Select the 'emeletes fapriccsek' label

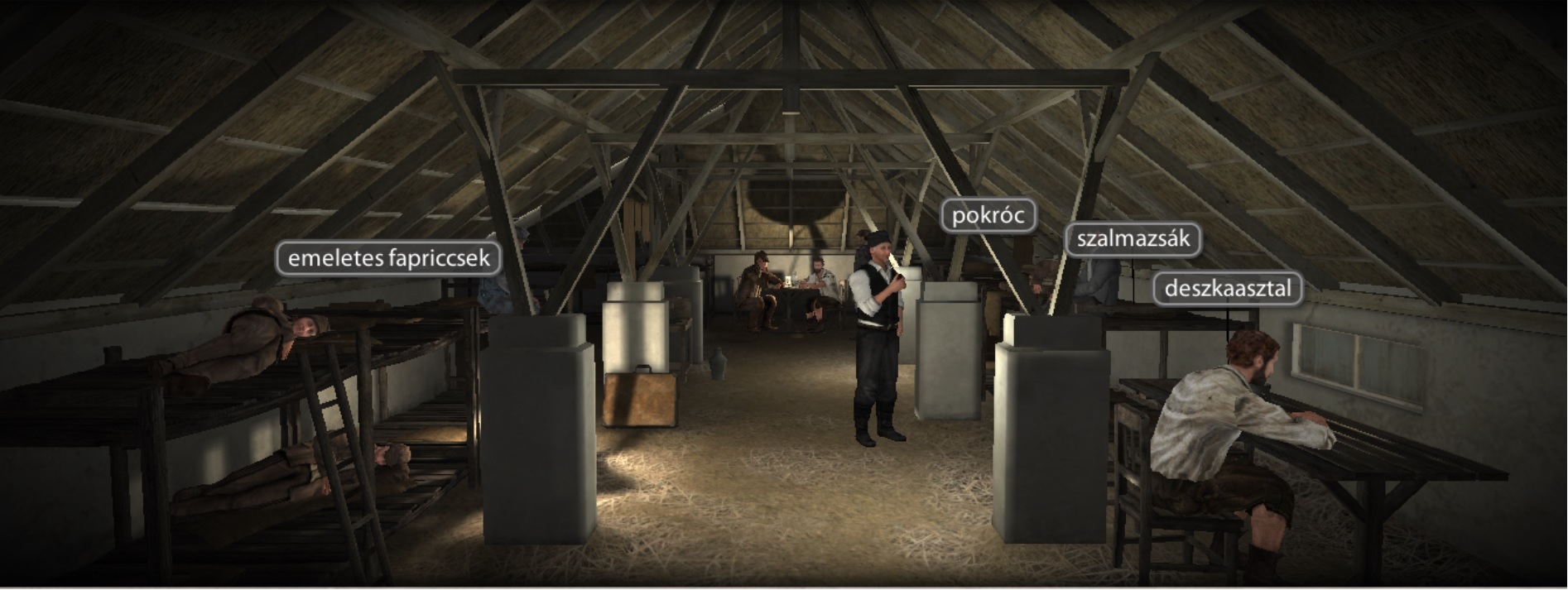point(388,258)
